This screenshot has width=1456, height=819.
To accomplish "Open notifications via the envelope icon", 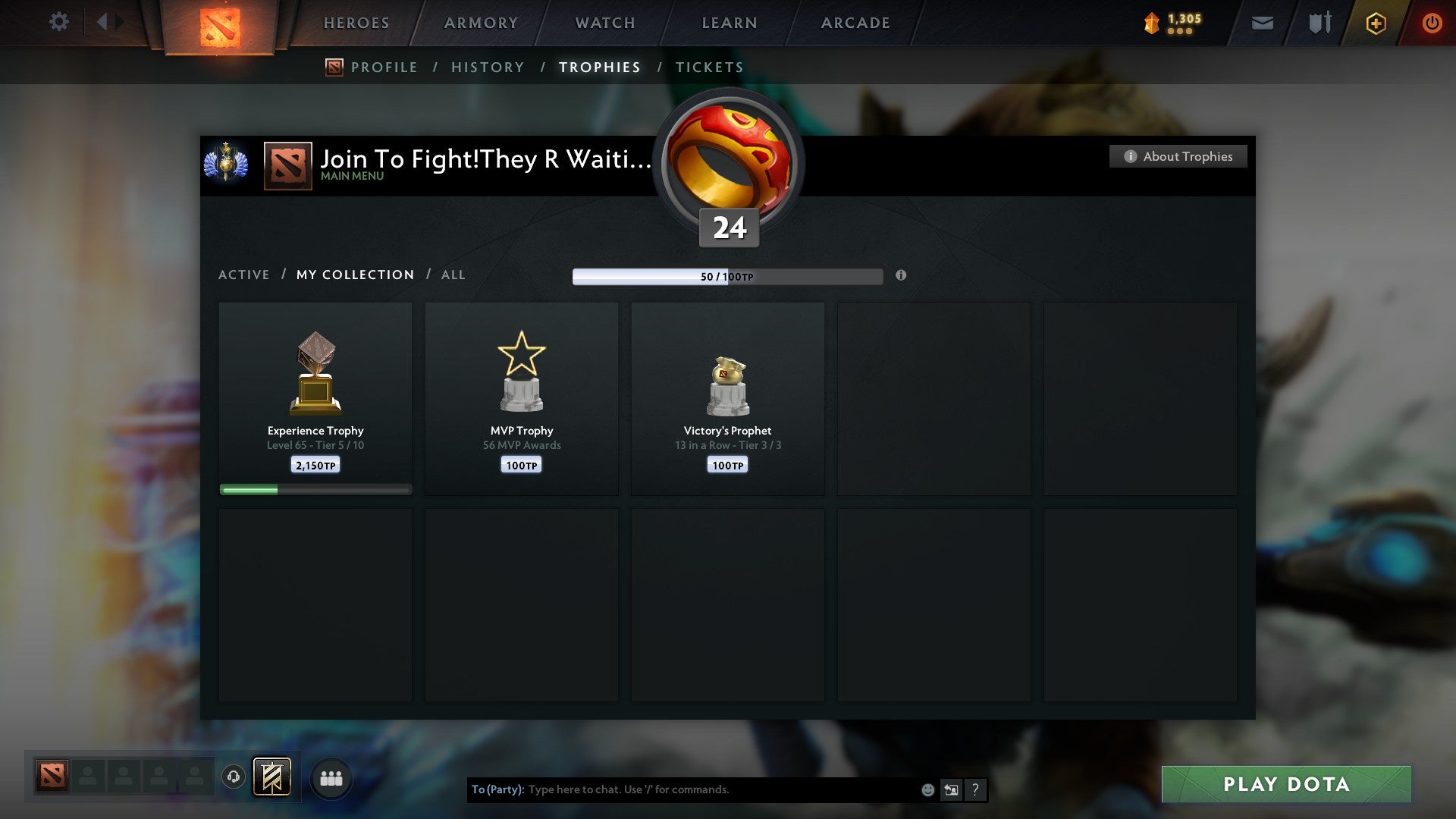I will tap(1261, 23).
